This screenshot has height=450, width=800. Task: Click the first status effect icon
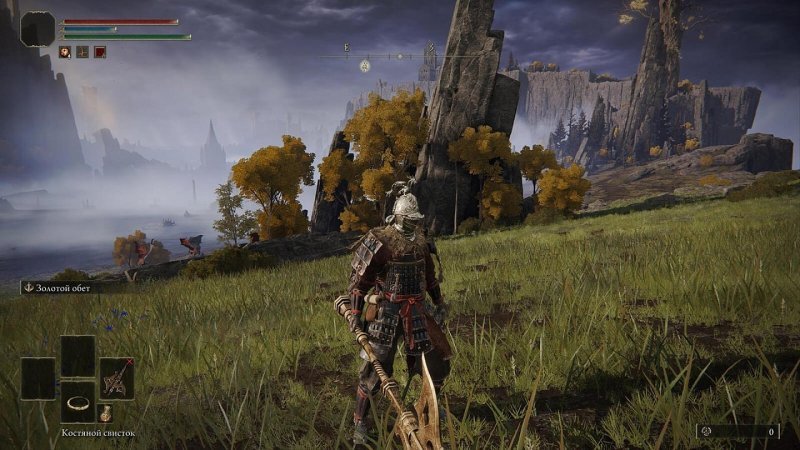(x=64, y=52)
